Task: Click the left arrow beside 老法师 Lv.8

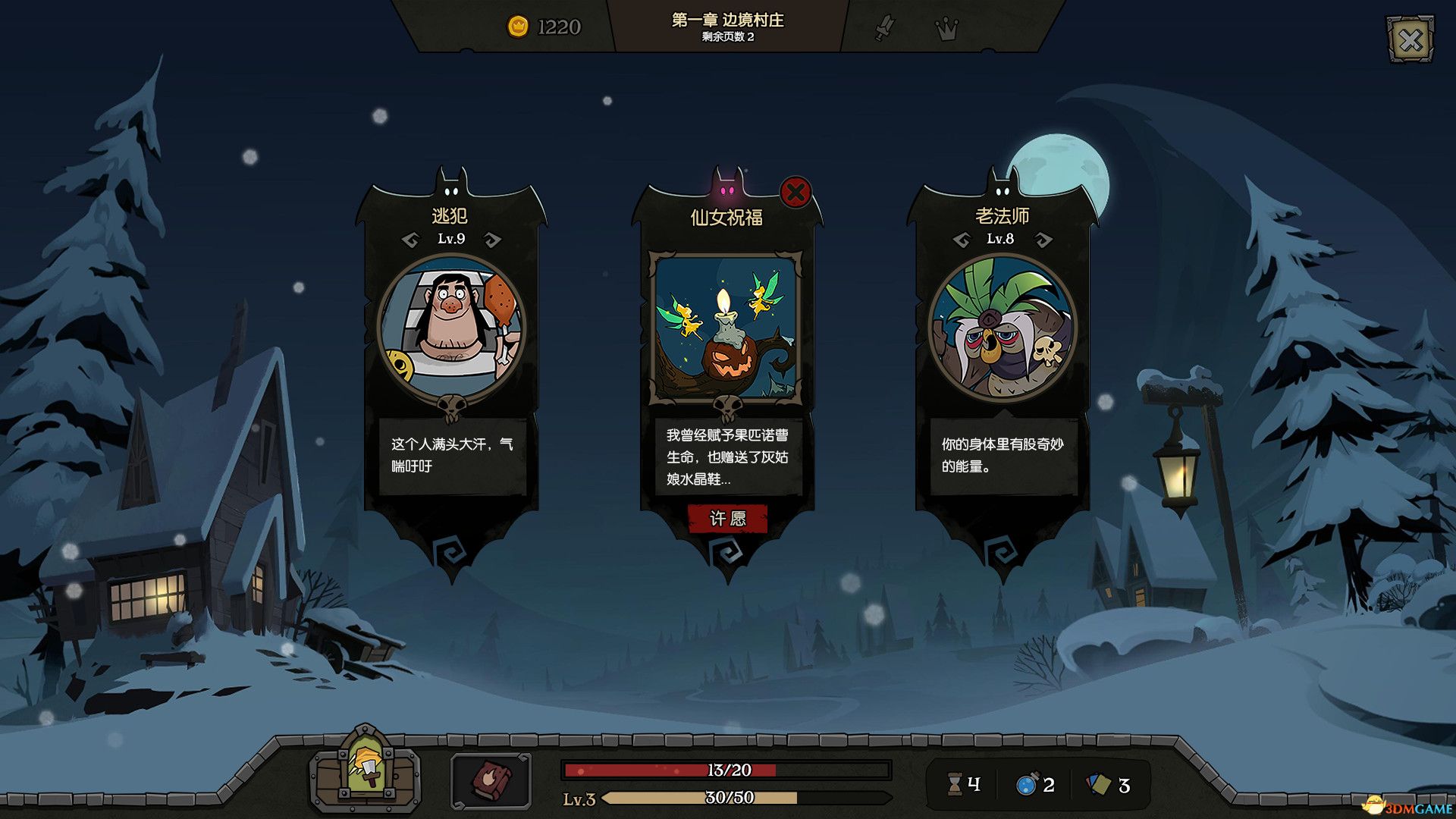Action: click(x=961, y=240)
